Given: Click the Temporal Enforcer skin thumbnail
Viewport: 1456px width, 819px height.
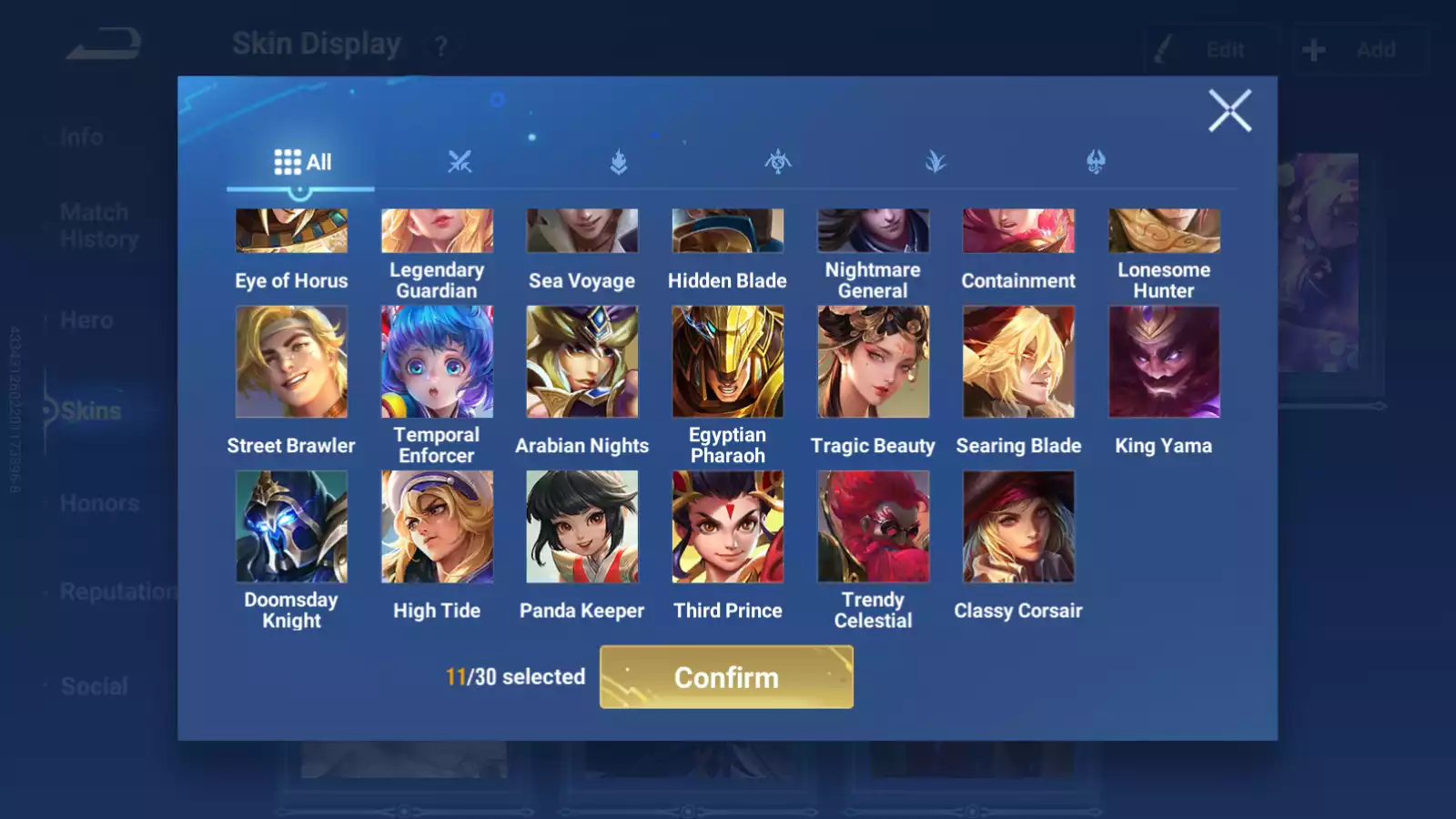Looking at the screenshot, I should coord(436,361).
